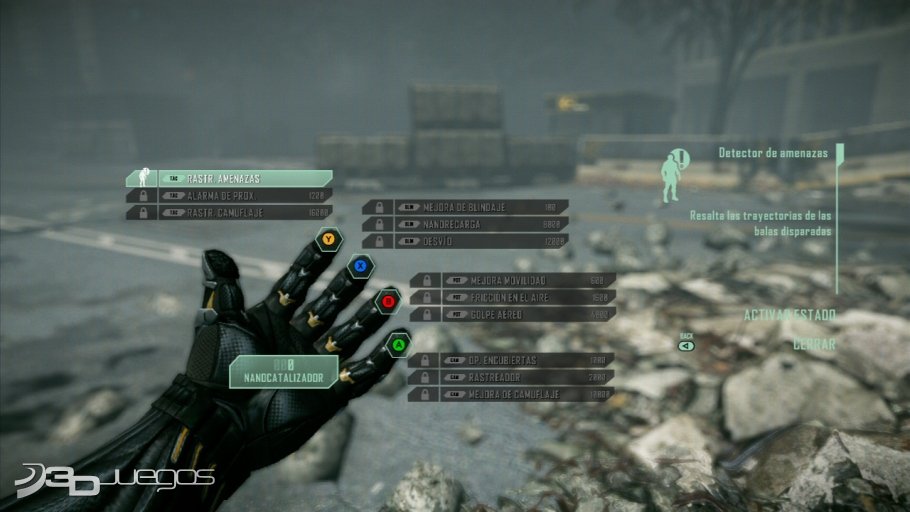Select the Mejora de Camuflaje upgrade

[513, 394]
